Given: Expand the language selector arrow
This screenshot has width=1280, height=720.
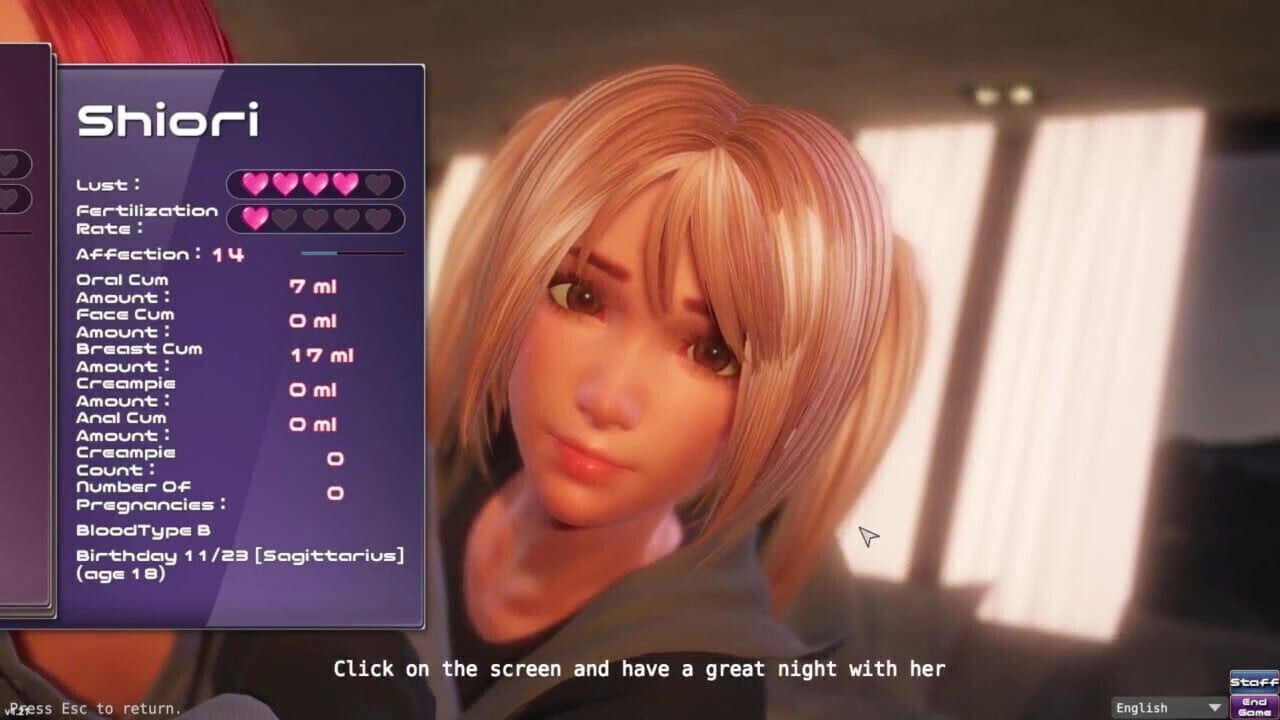Looking at the screenshot, I should tap(1214, 707).
